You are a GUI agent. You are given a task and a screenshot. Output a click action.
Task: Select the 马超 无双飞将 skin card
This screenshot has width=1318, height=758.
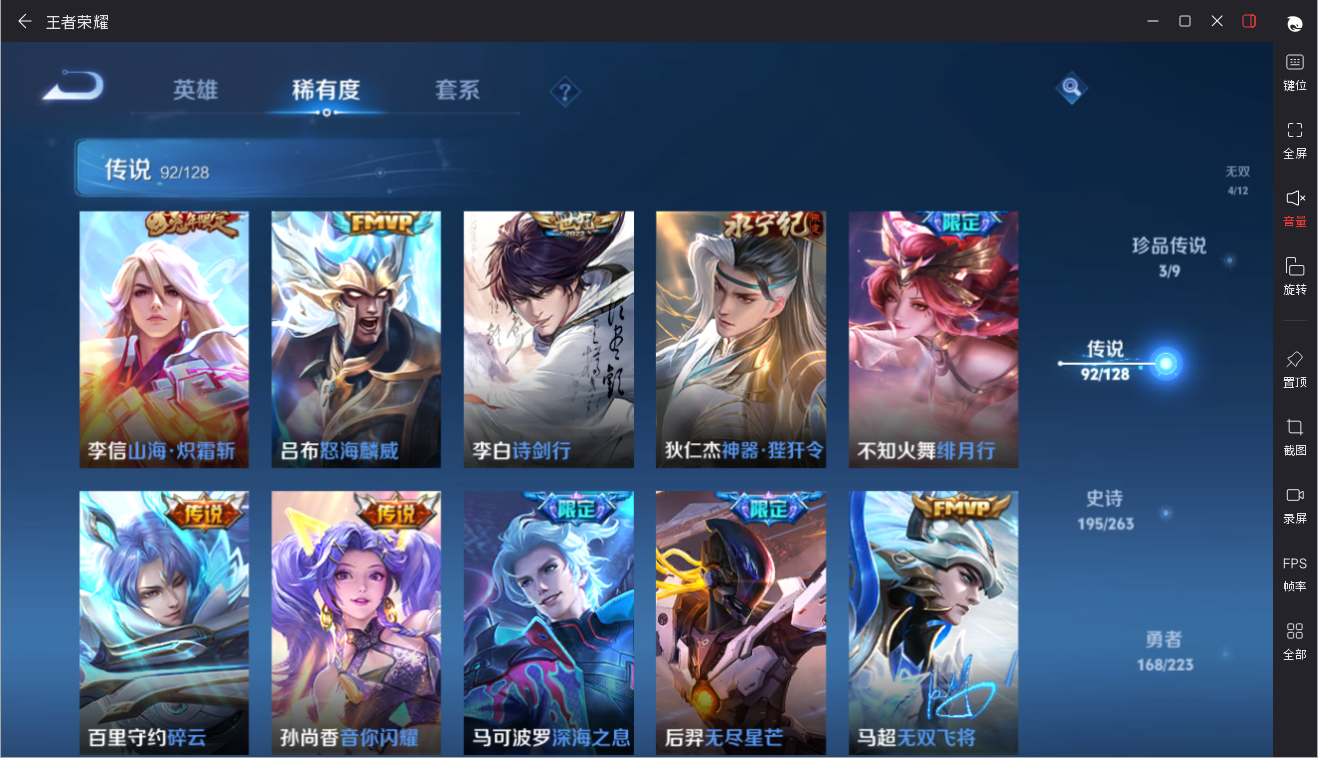tap(933, 622)
